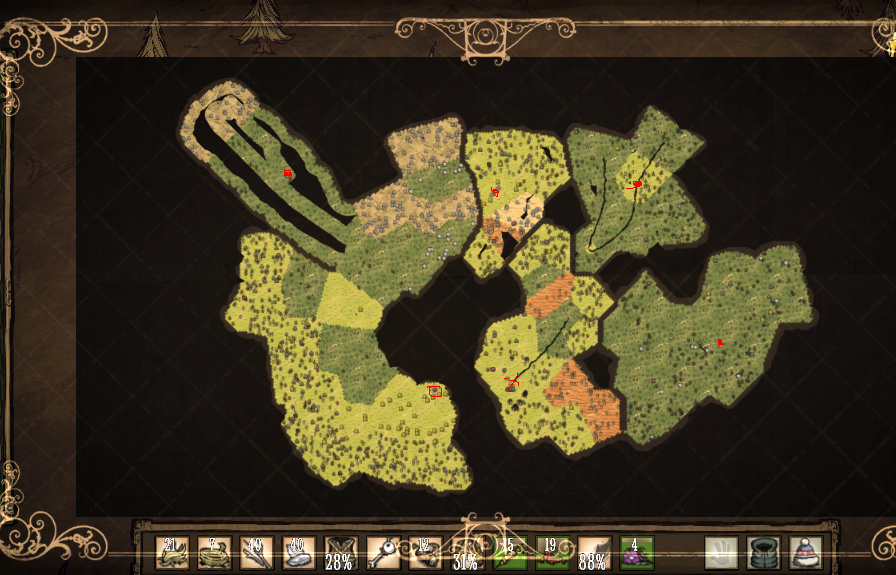The height and width of the screenshot is (575, 896).
Task: Select the eyeball walking cane item
Action: tap(382, 553)
